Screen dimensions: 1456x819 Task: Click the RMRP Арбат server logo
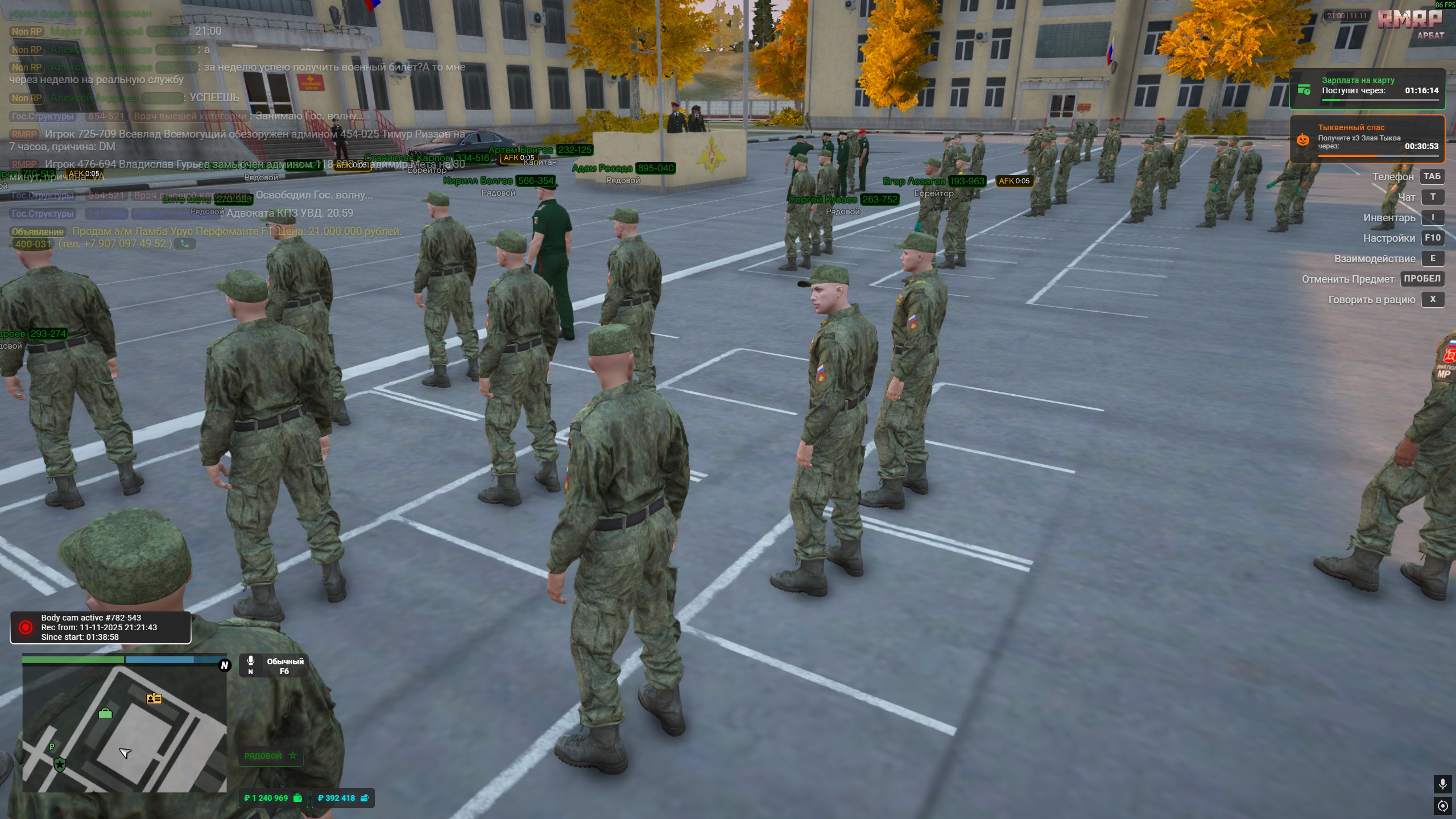point(1410,24)
